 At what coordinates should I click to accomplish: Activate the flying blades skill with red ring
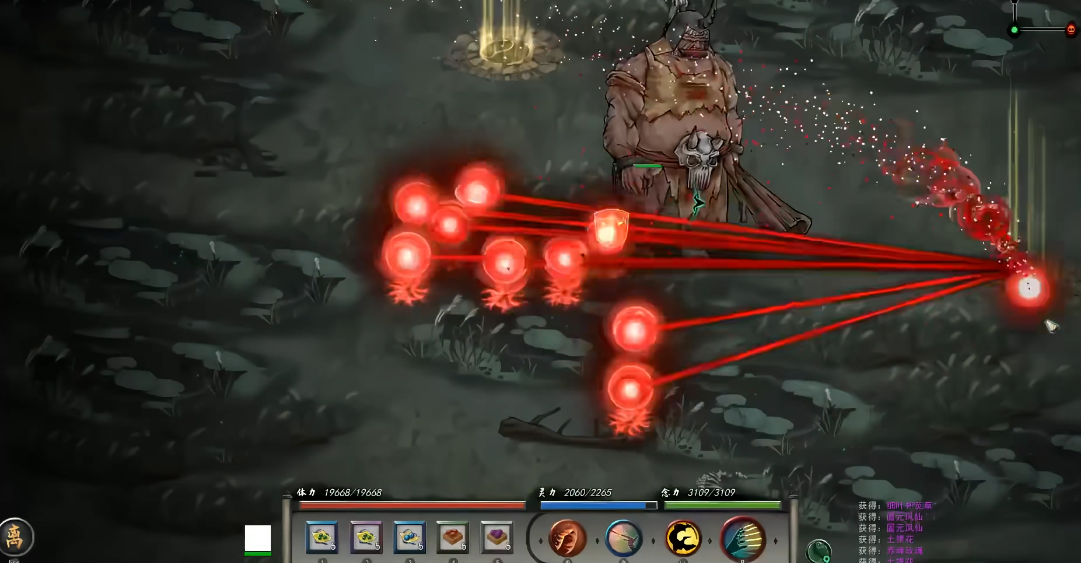pos(743,539)
